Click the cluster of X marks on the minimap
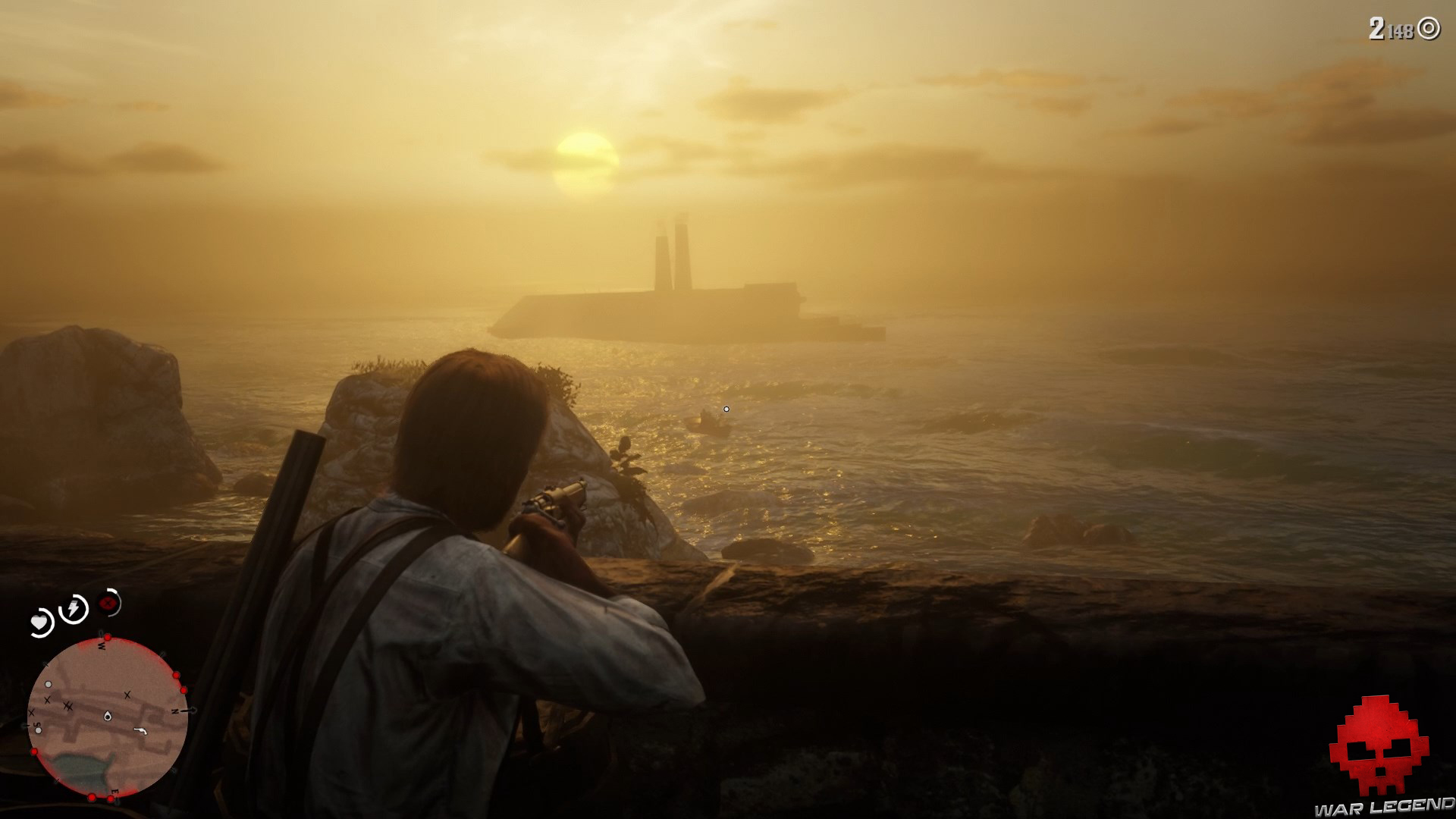 point(68,706)
